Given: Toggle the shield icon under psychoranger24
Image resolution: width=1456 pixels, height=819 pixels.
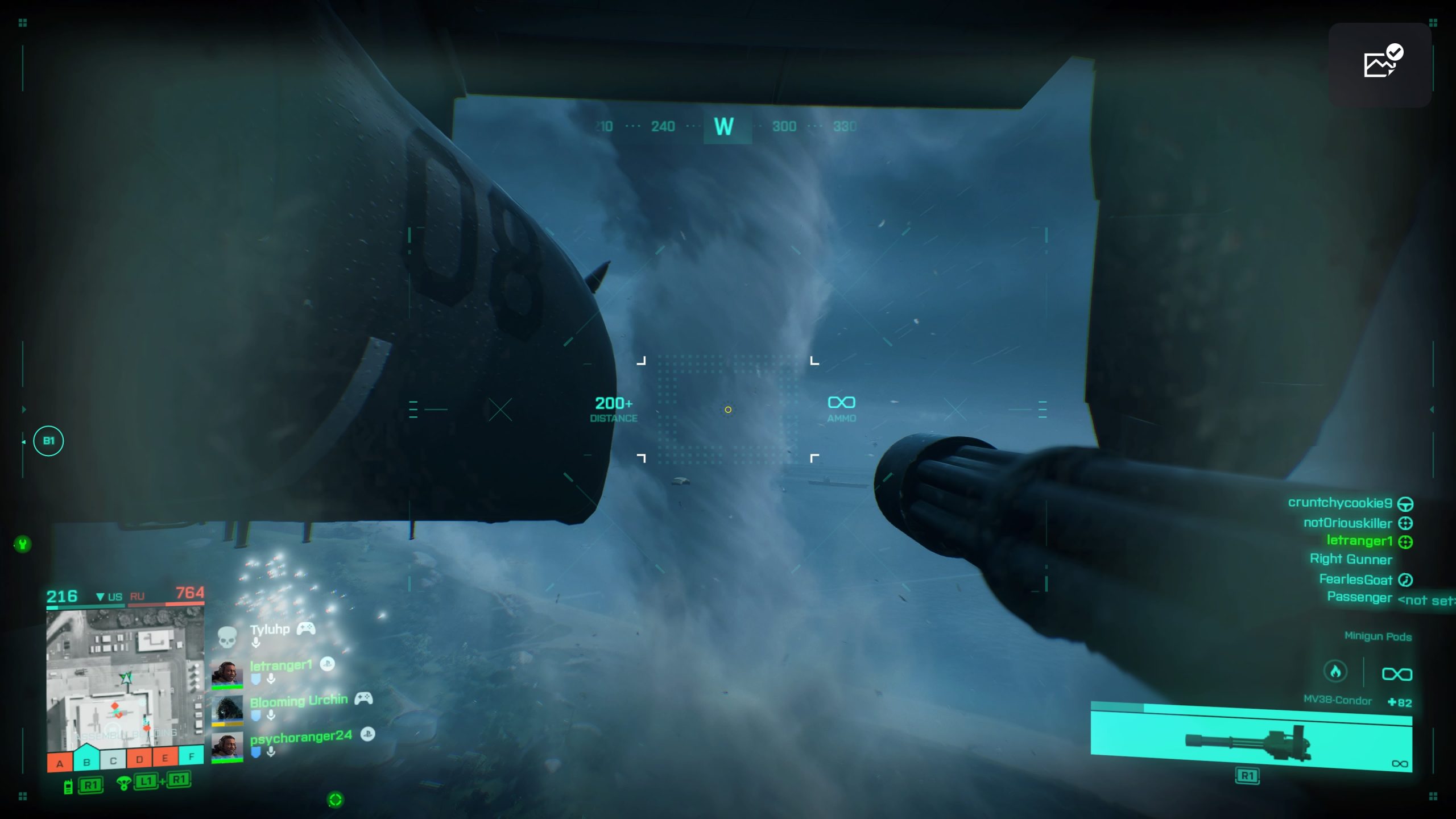Looking at the screenshot, I should (x=256, y=751).
